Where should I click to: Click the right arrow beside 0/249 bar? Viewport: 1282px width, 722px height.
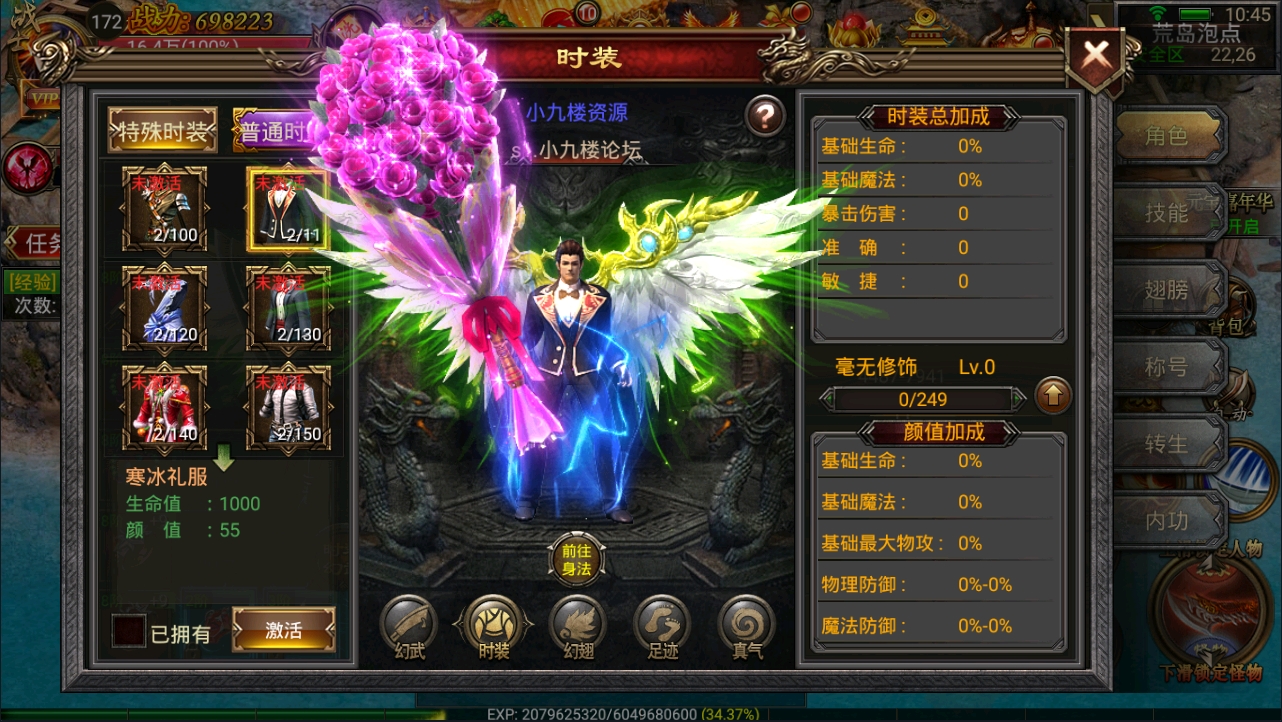1017,398
